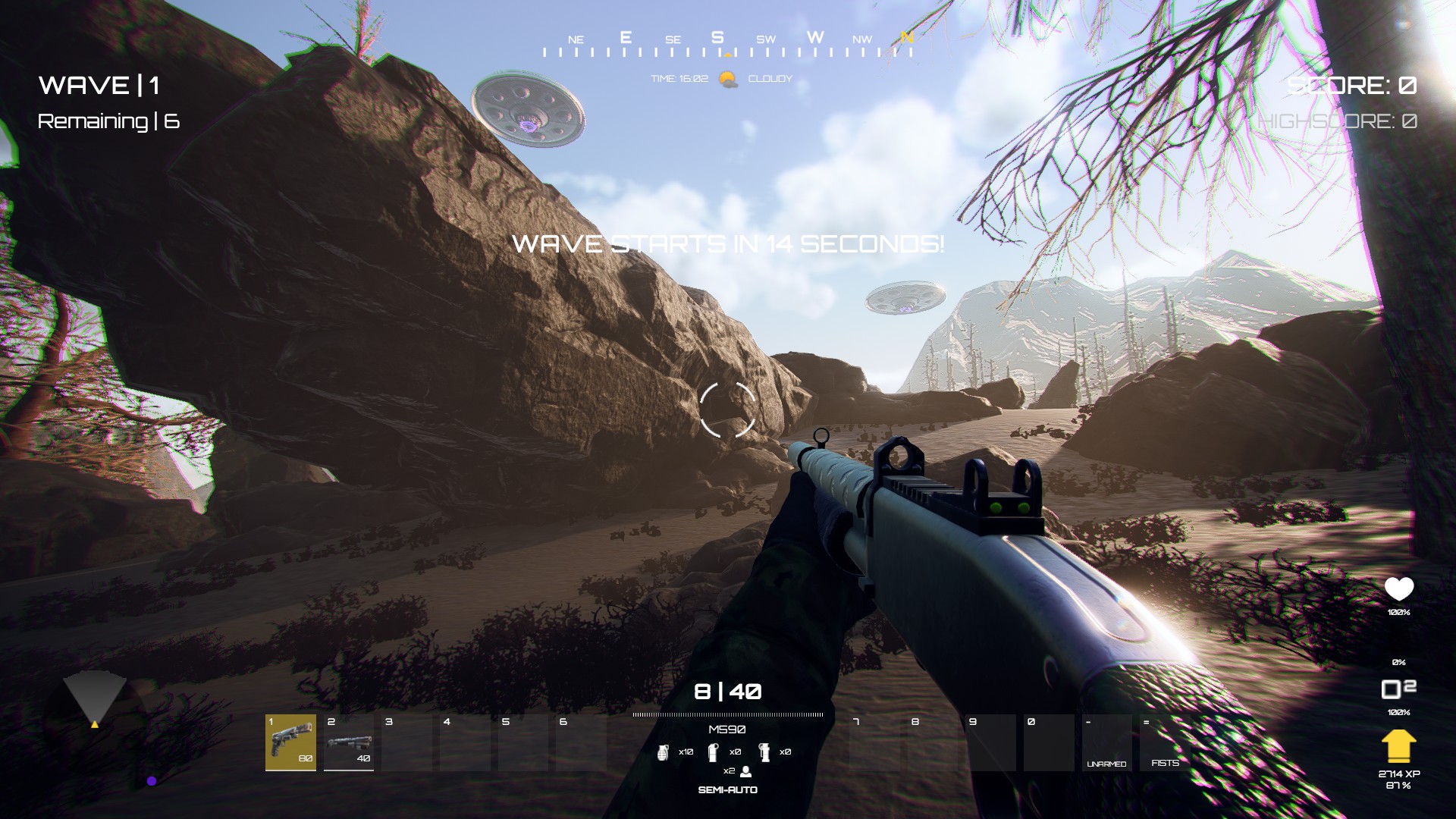Toggle the SEMI-AUTO fire mode label
Image resolution: width=1456 pixels, height=819 pixels.
point(728,790)
